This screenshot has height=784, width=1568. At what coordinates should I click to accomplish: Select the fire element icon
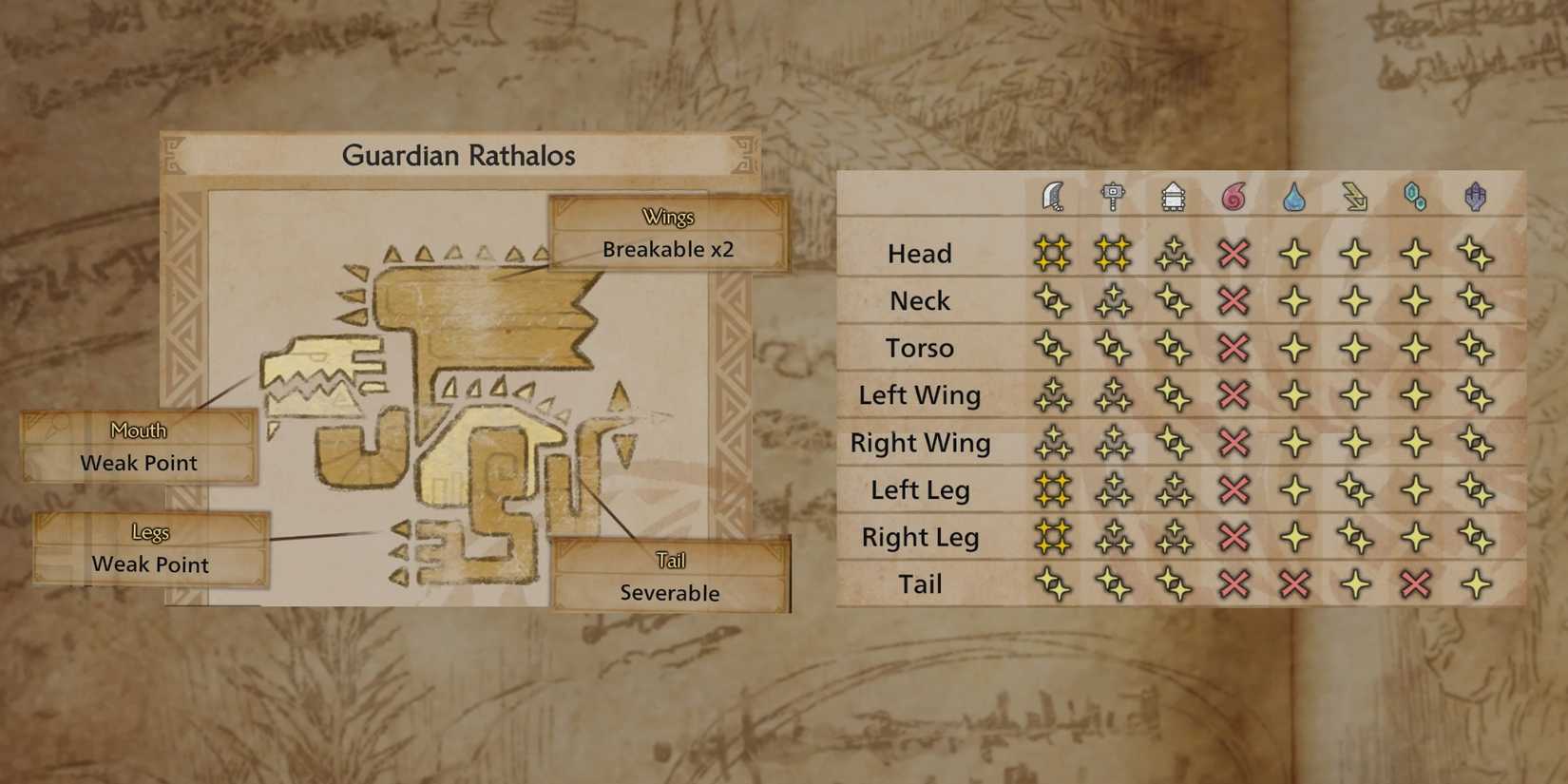1234,197
